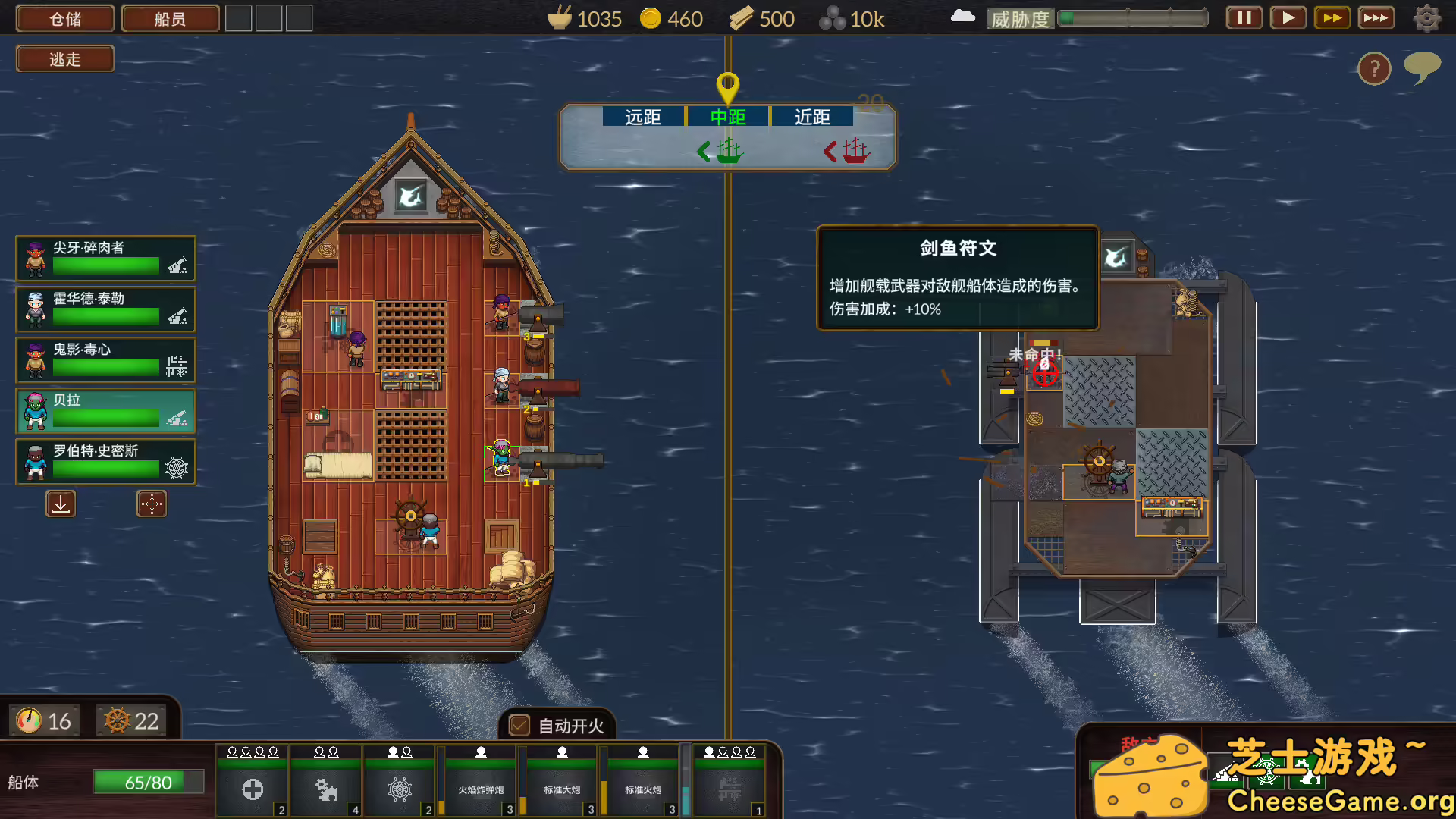
Task: Open the settings gear at top right
Action: [x=1426, y=17]
